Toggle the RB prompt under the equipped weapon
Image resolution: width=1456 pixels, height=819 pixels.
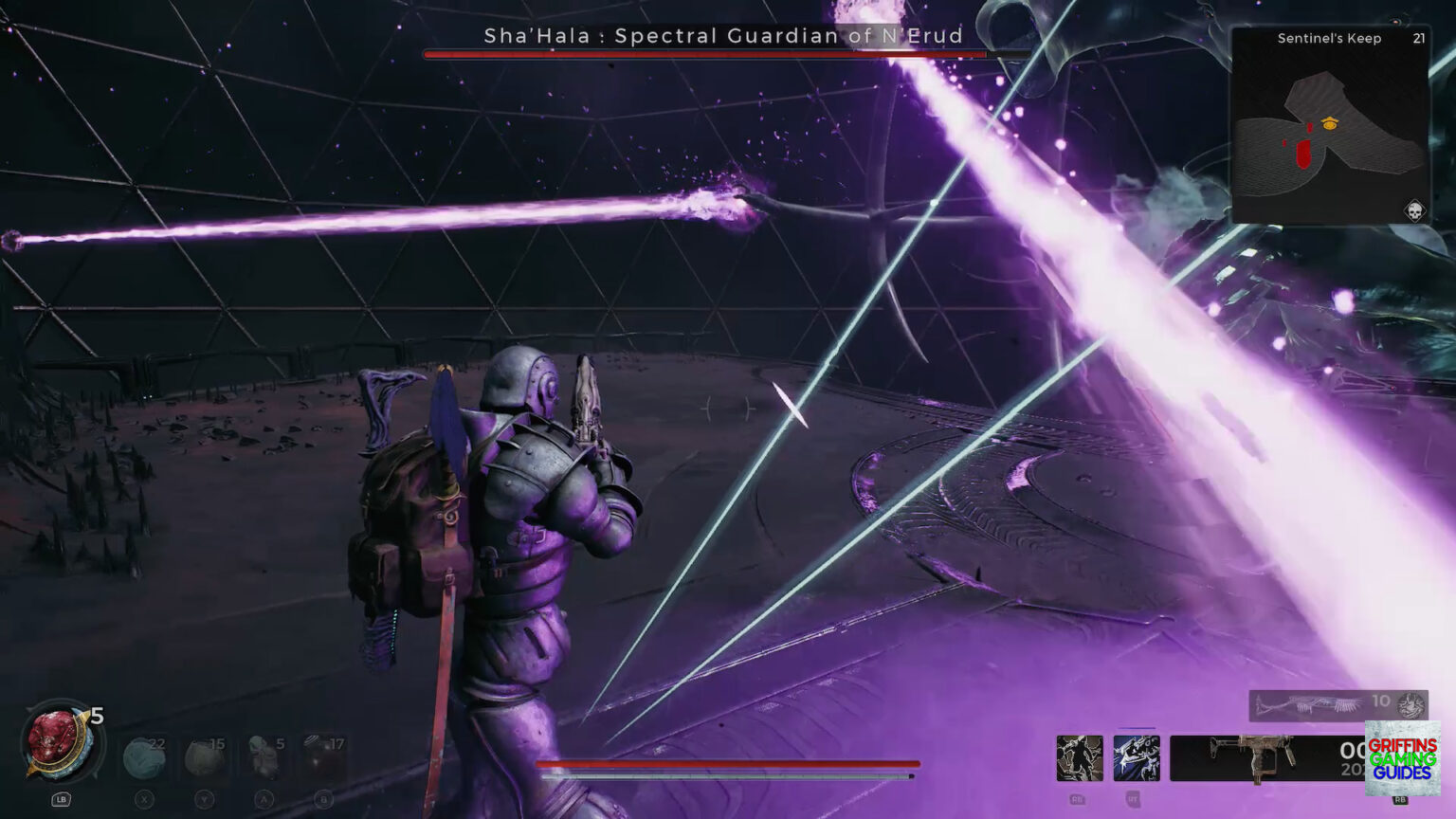point(1399,799)
